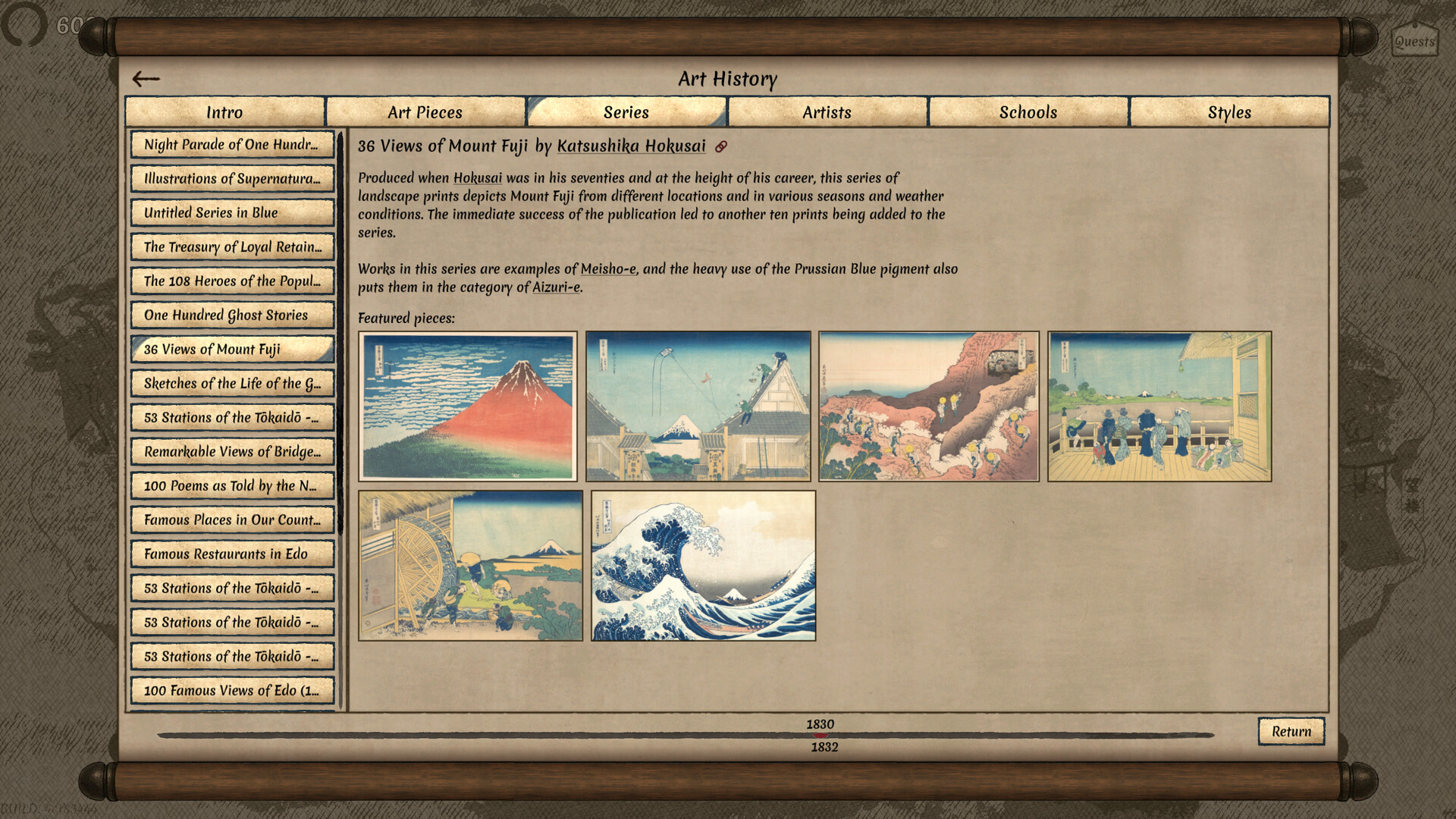Open the Artists tab
Image resolution: width=1456 pixels, height=819 pixels.
(827, 111)
